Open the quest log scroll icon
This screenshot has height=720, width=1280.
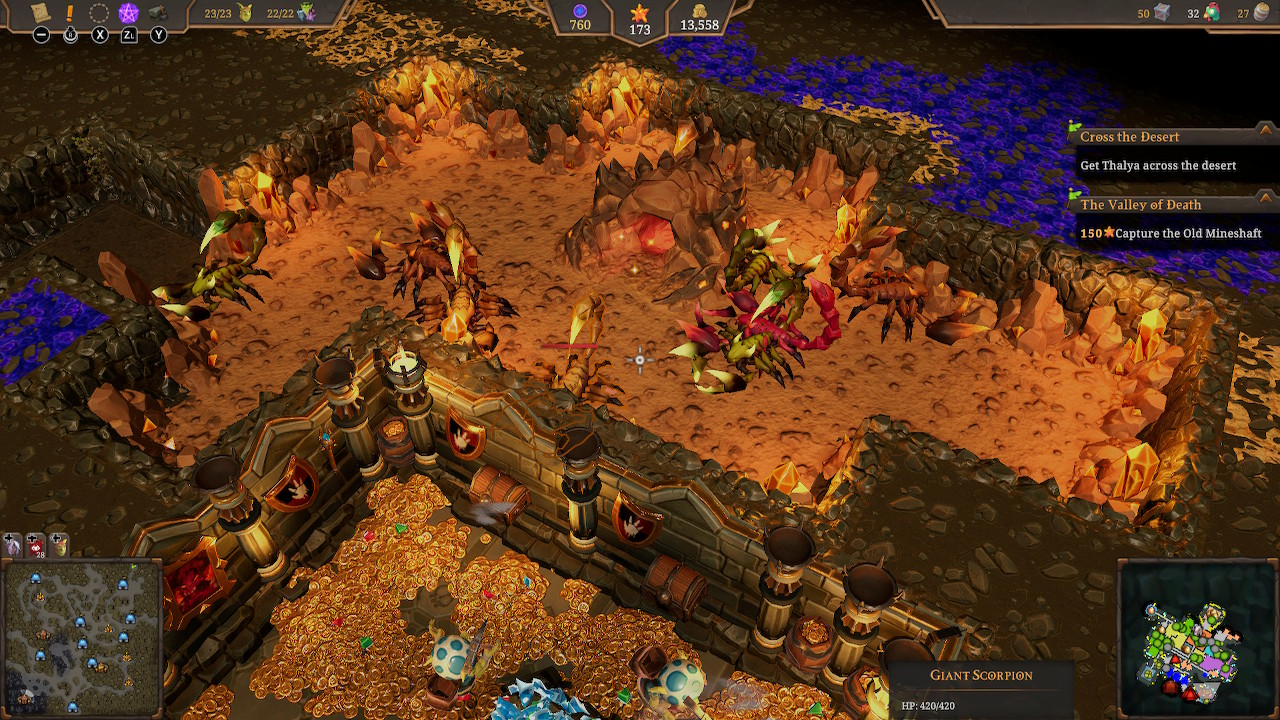tap(40, 13)
